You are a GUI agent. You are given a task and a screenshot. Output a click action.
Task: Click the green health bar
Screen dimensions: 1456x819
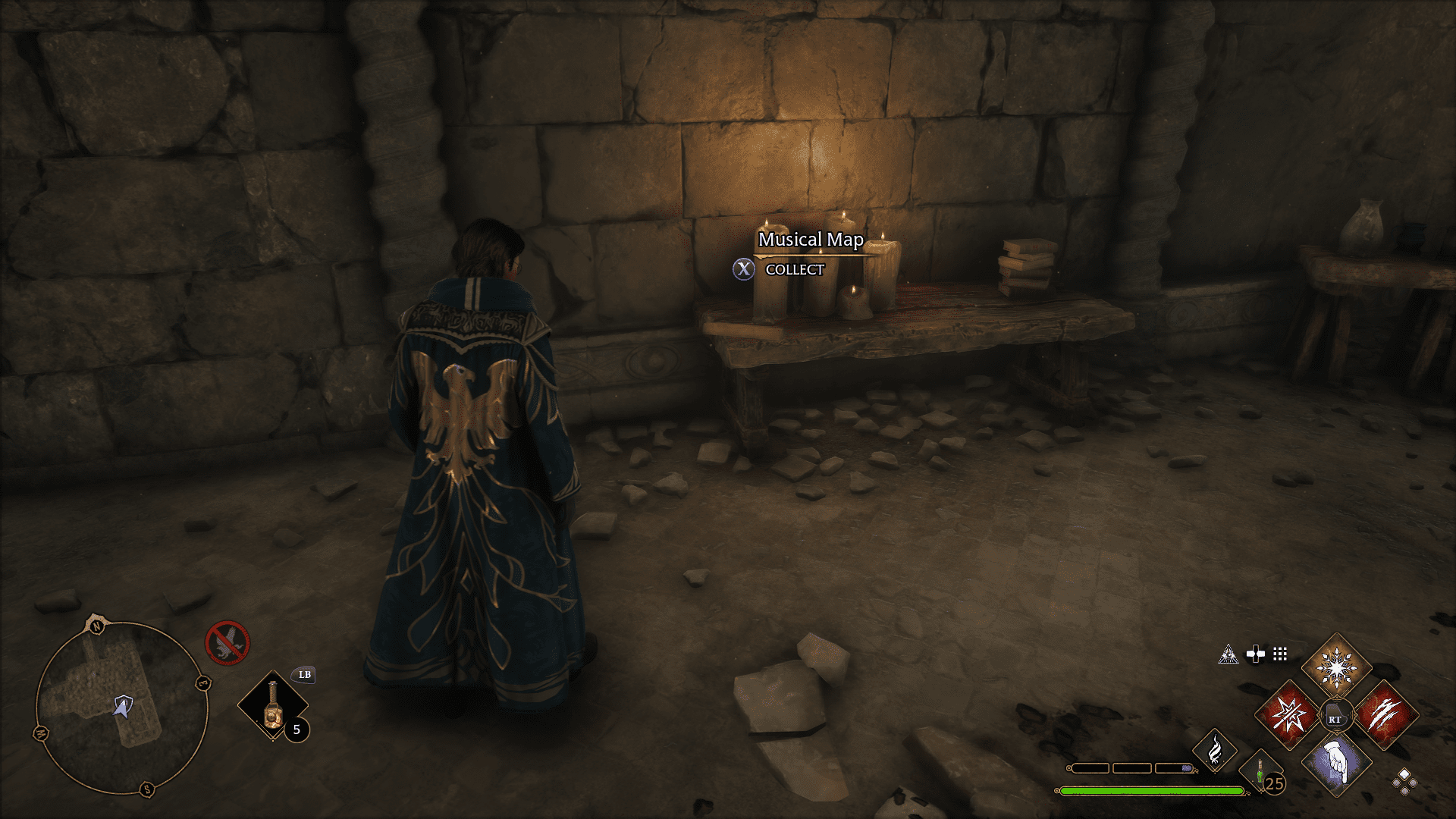coord(1151,790)
